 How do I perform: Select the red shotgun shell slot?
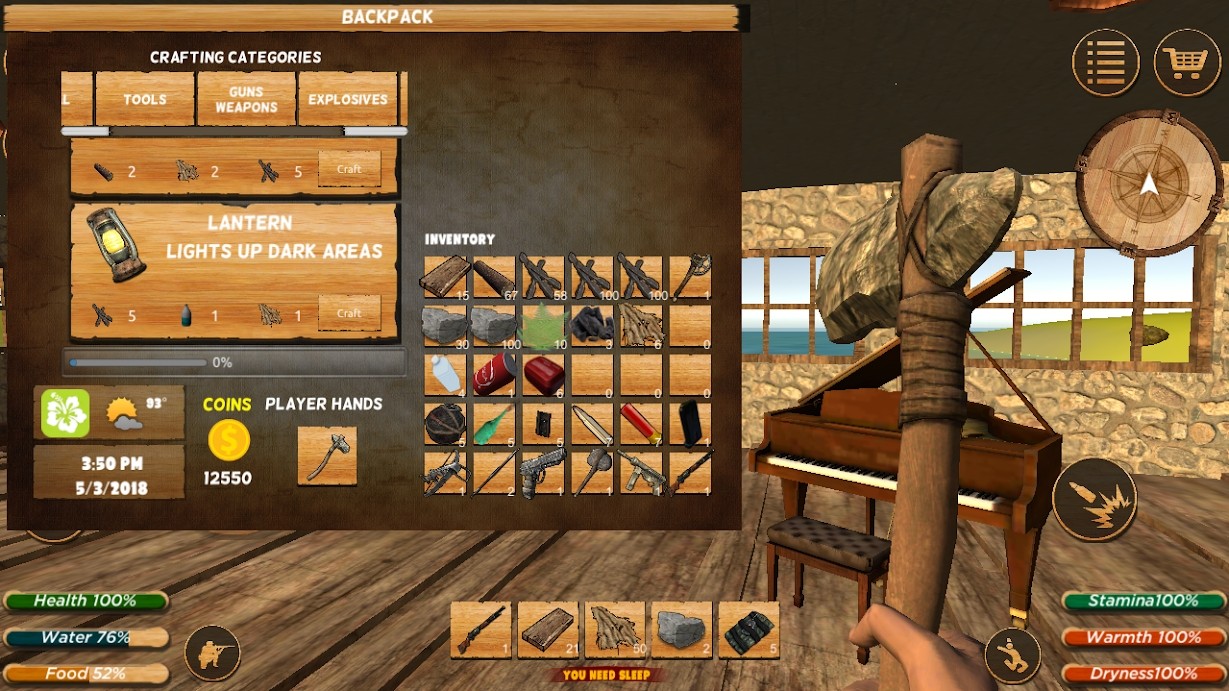[x=641, y=423]
